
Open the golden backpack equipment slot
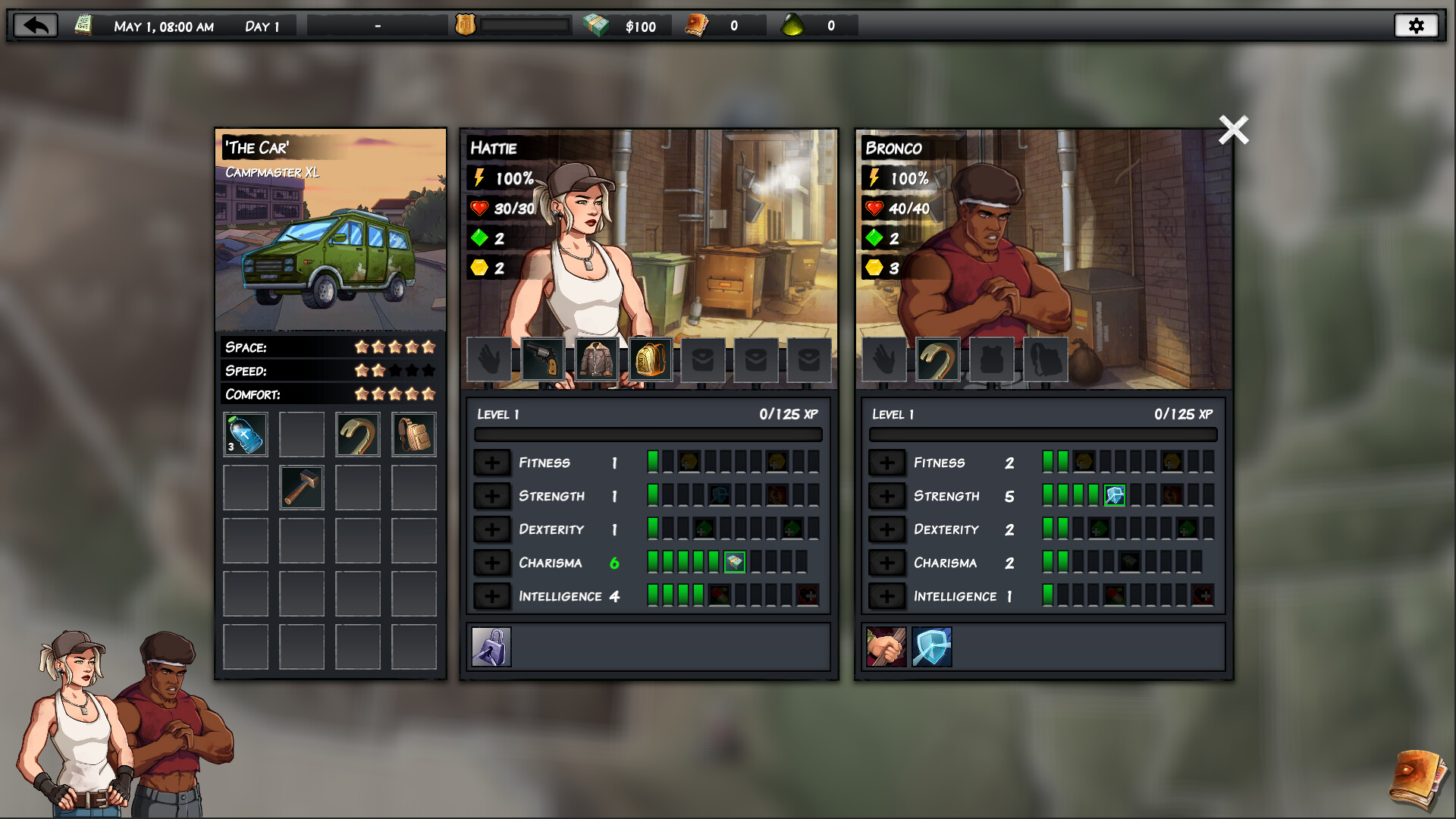[649, 359]
